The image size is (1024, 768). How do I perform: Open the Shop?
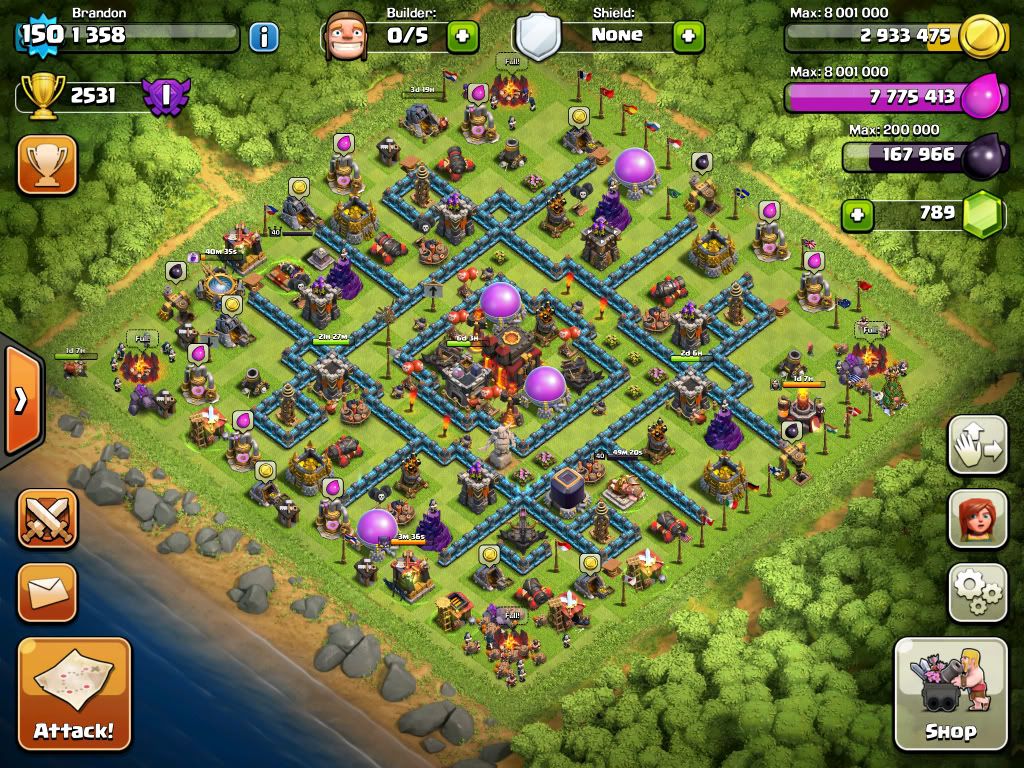pyautogui.click(x=950, y=692)
